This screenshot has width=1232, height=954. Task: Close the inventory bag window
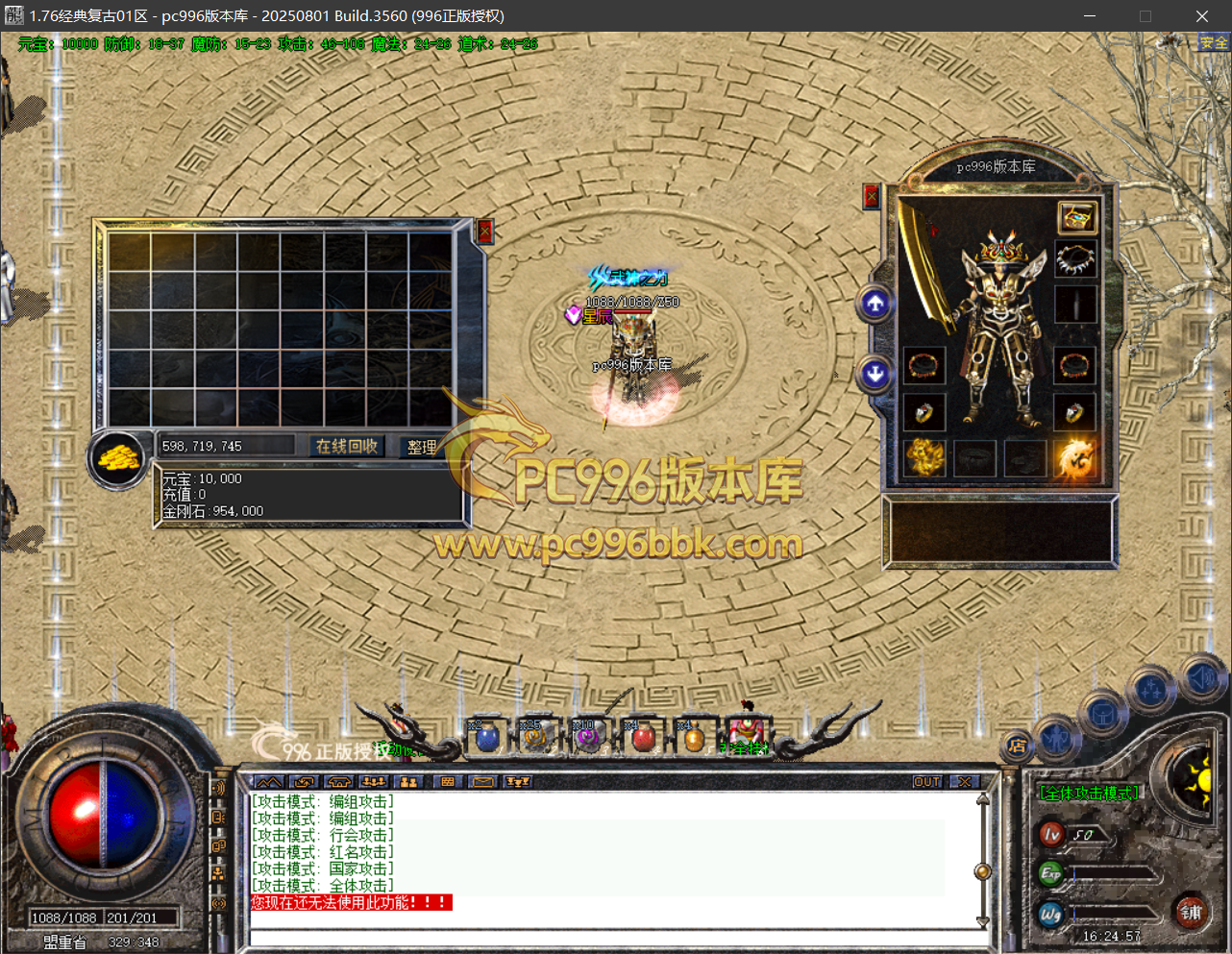pyautogui.click(x=484, y=232)
